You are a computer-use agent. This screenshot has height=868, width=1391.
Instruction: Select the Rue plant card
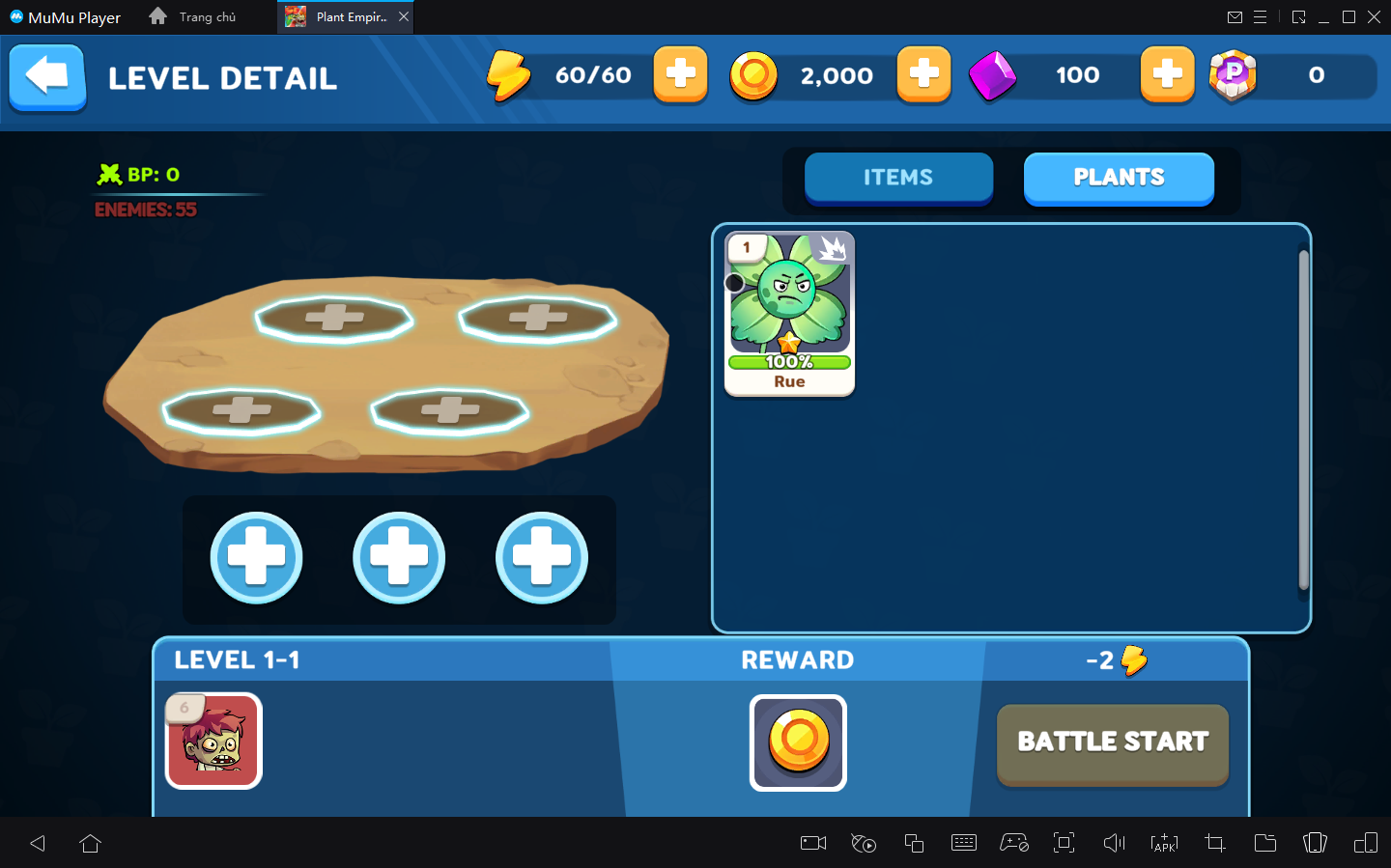click(x=789, y=314)
